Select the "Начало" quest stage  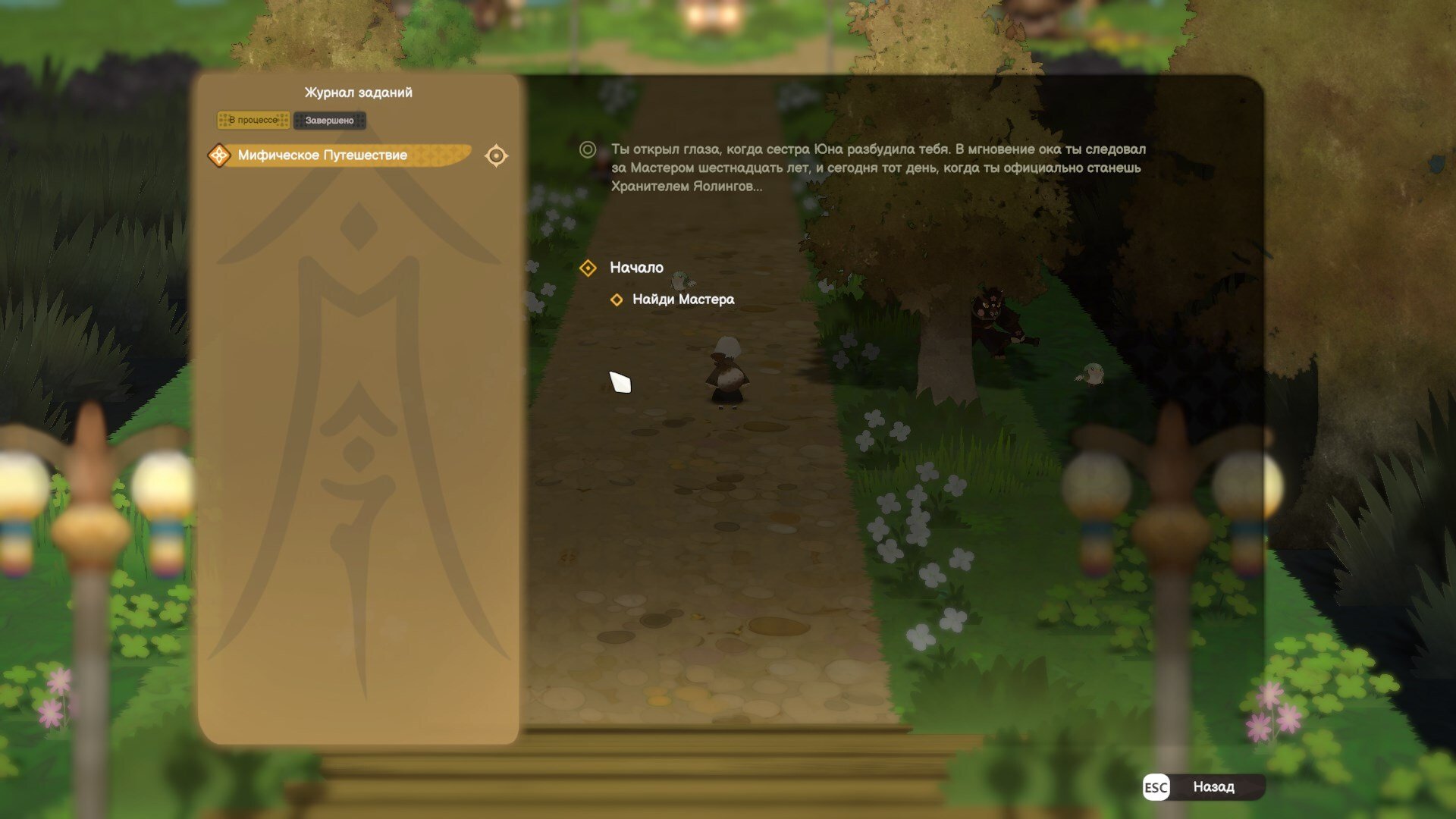click(635, 268)
